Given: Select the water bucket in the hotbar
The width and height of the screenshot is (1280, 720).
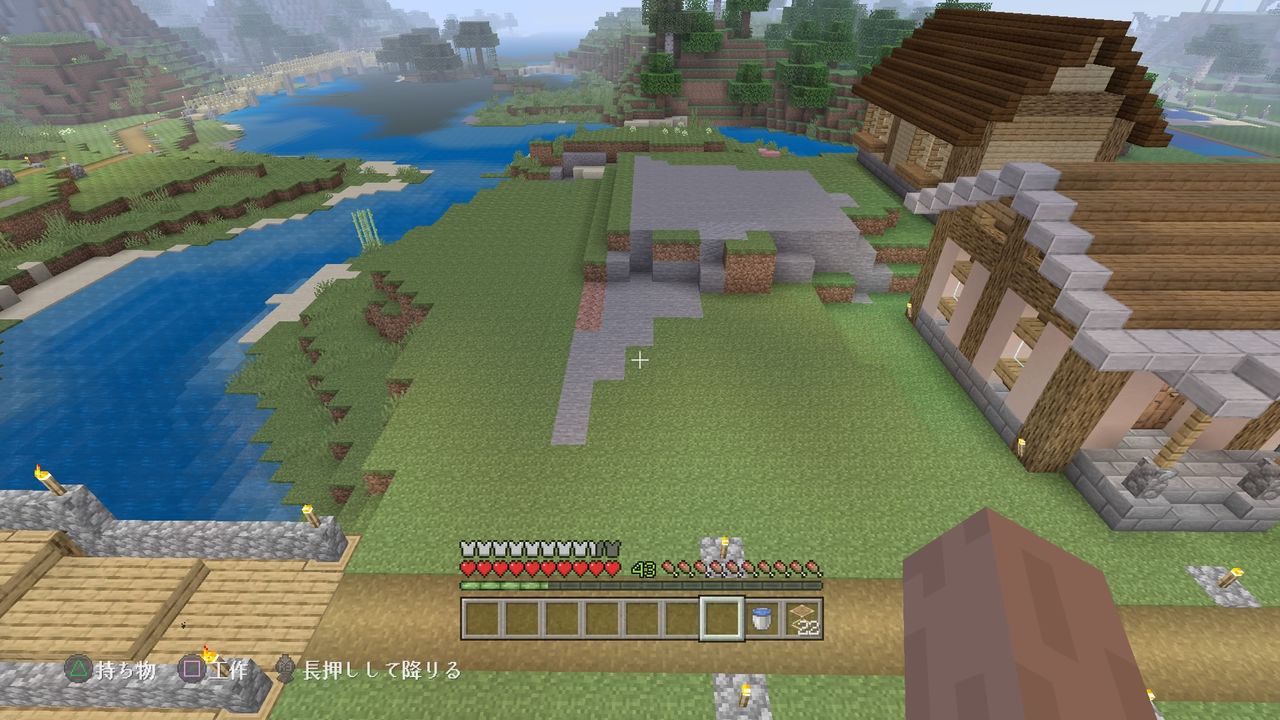Looking at the screenshot, I should (761, 618).
